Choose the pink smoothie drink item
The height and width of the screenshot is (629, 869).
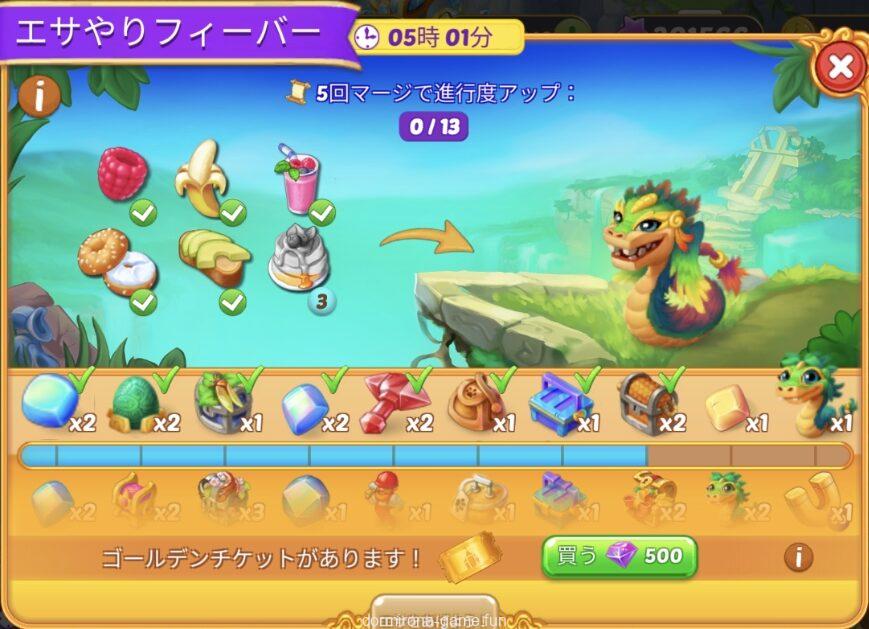tap(299, 179)
